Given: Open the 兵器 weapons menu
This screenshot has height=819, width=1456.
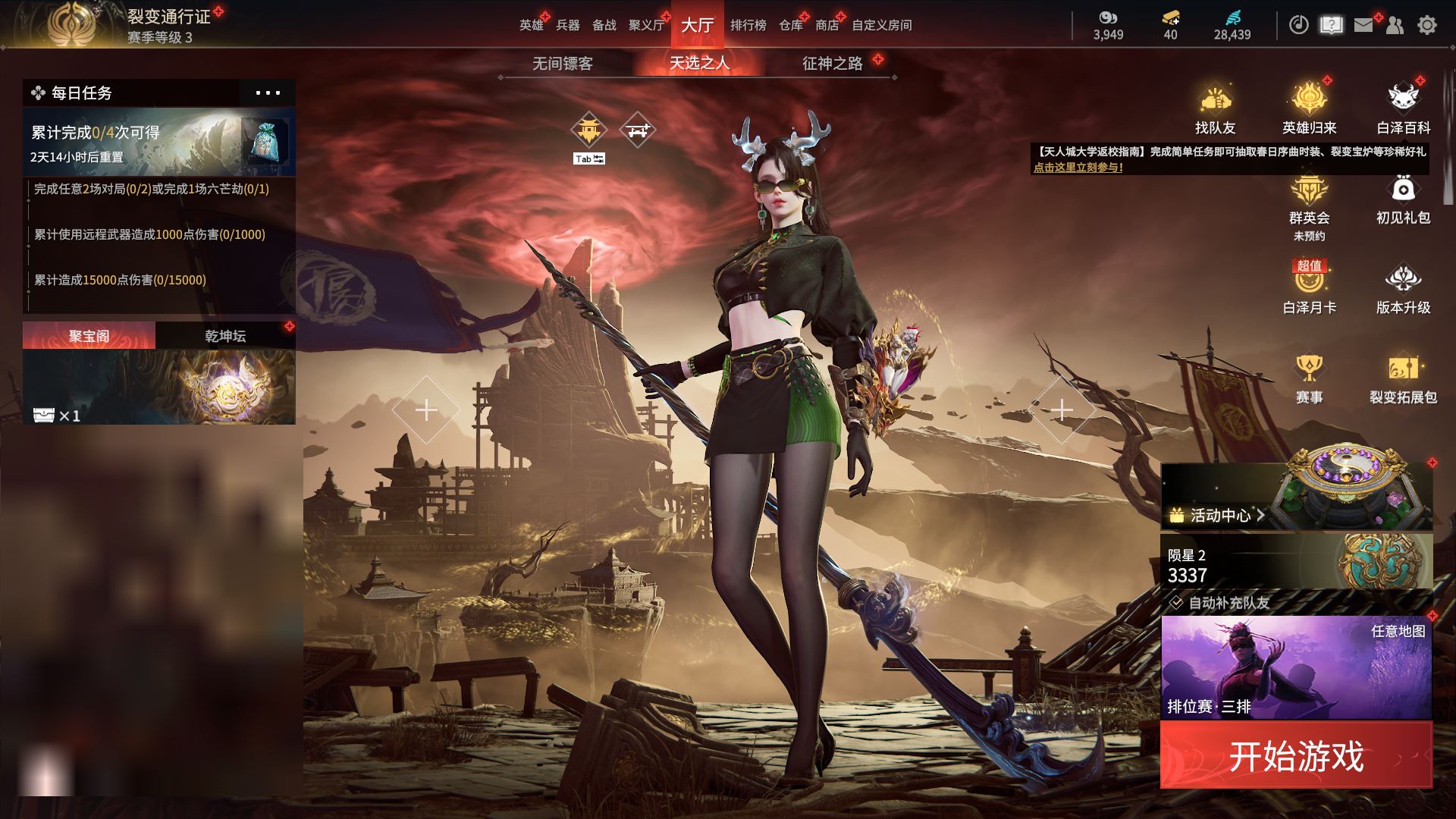Looking at the screenshot, I should point(567,25).
